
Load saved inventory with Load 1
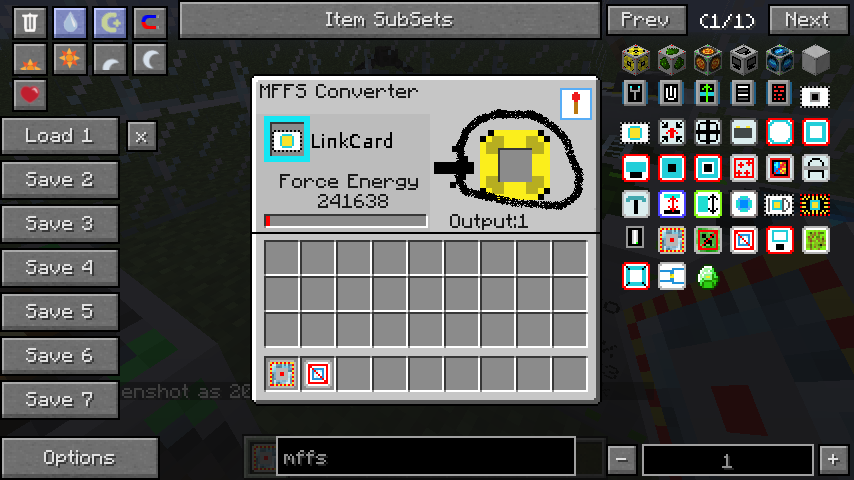pyautogui.click(x=60, y=136)
